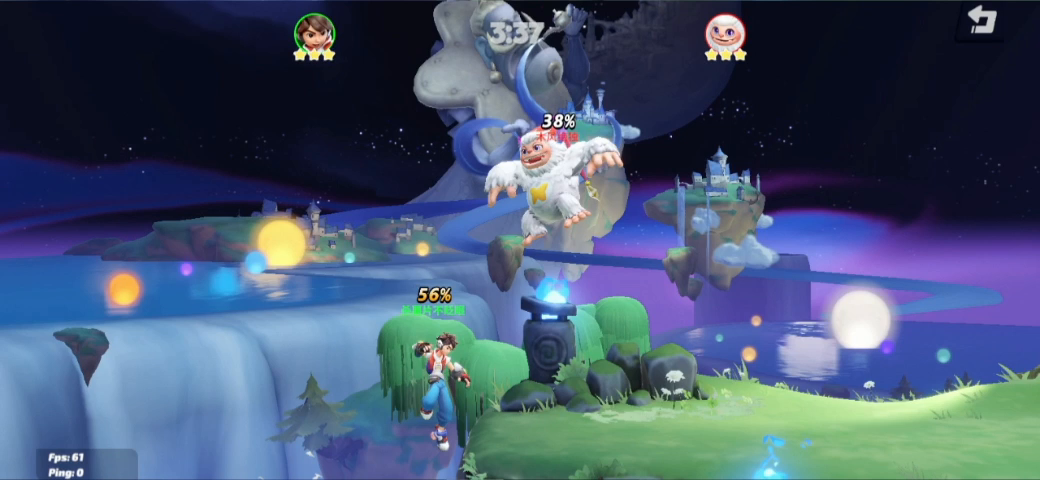
Task: Select the brown-haired boy player portrait
Action: click(x=314, y=32)
